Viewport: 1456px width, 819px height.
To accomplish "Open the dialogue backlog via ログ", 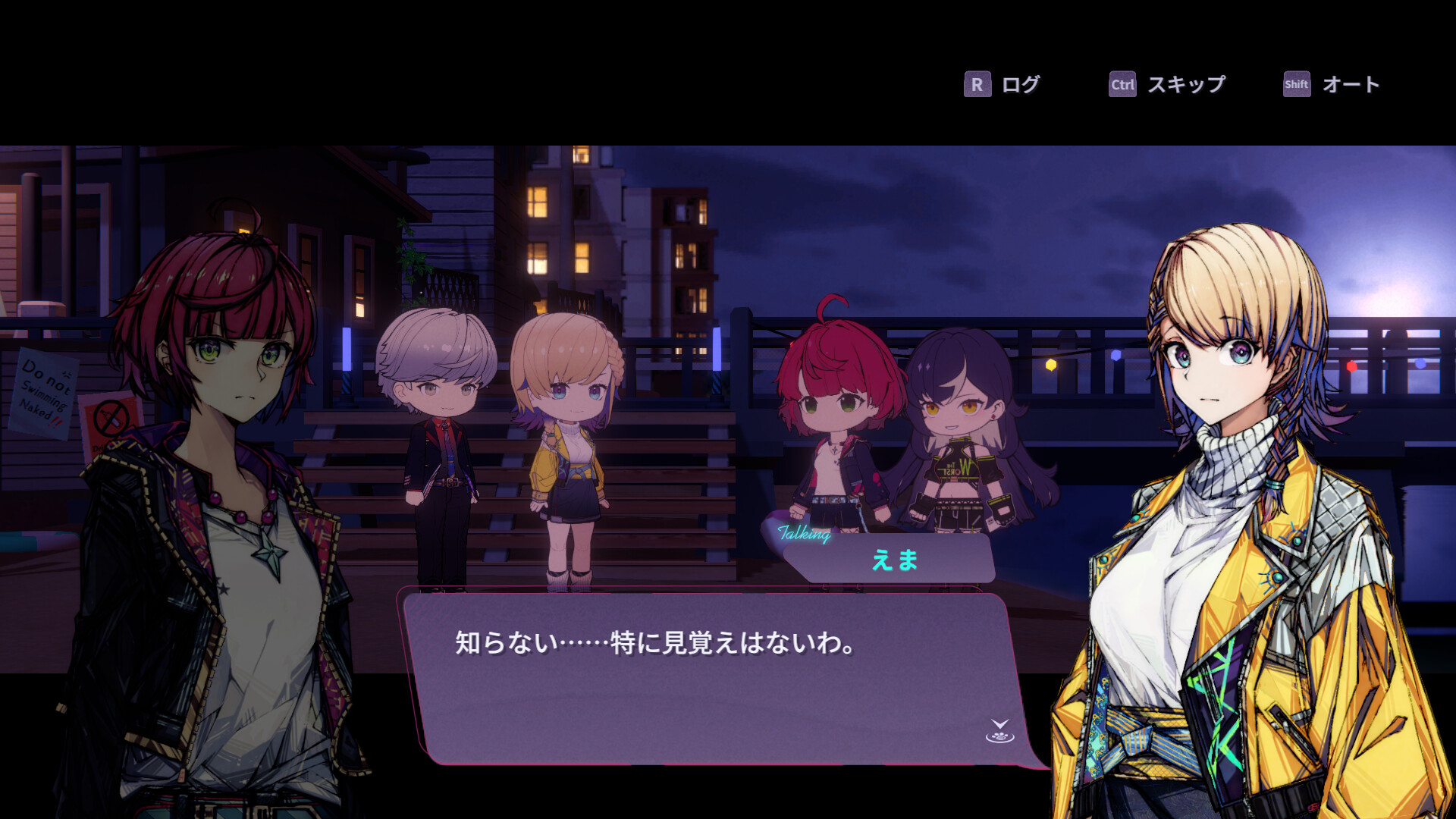I will pos(1020,85).
